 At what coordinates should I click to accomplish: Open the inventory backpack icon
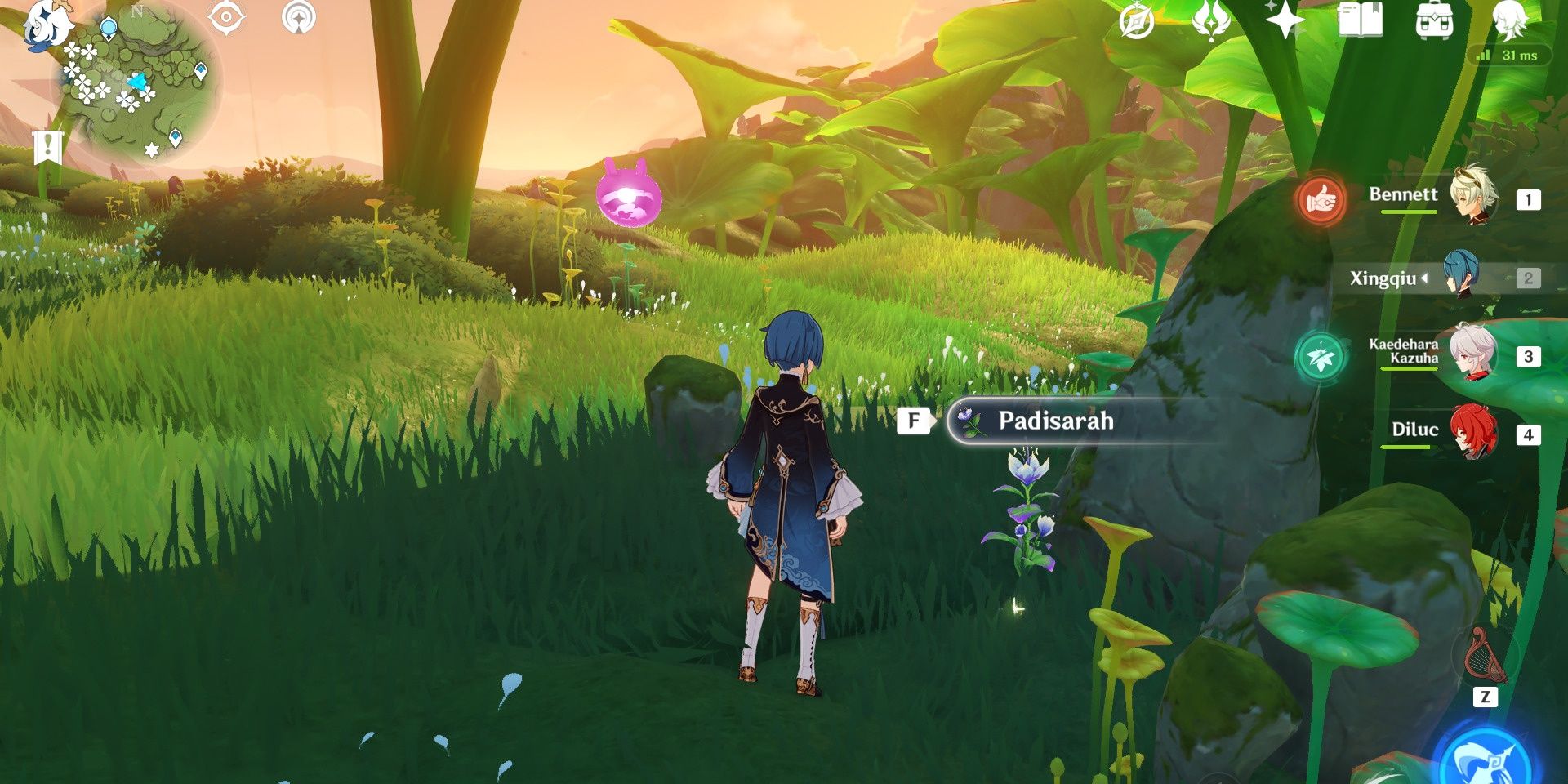point(1434,20)
